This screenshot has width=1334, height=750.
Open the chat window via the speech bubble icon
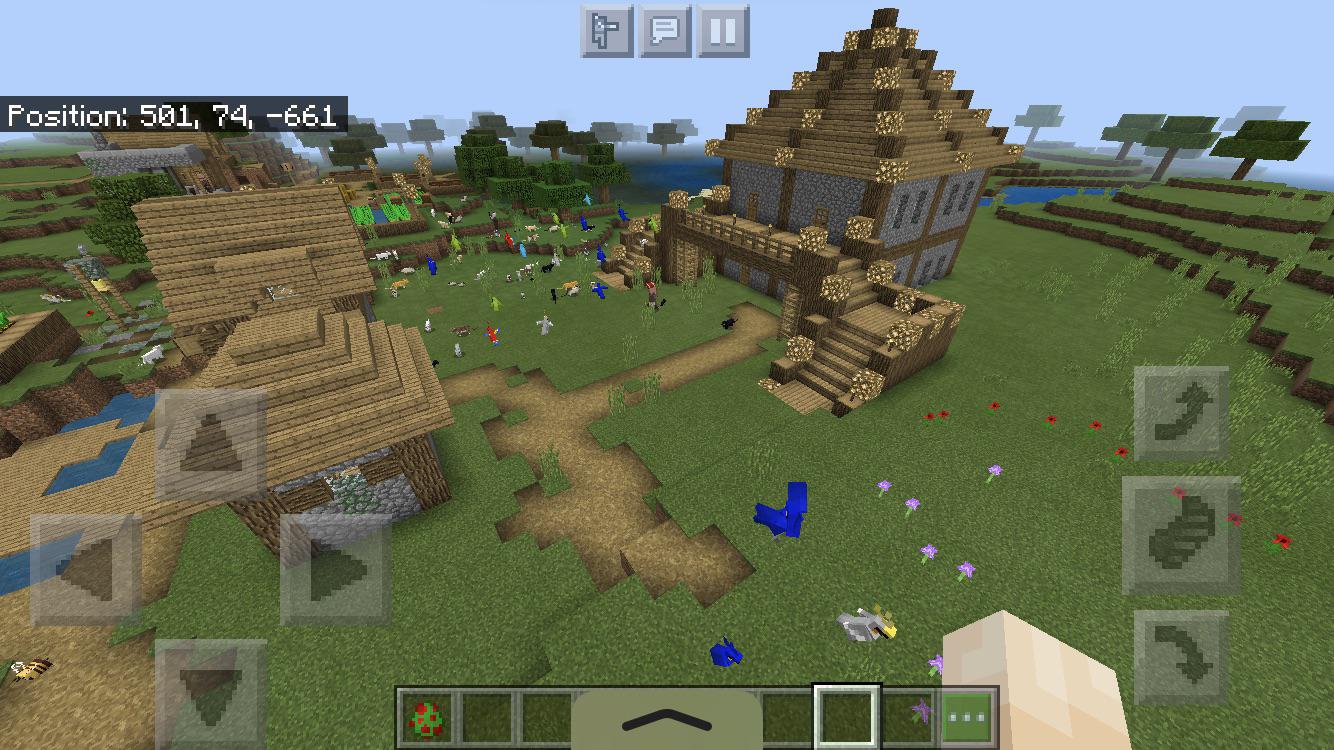668,30
